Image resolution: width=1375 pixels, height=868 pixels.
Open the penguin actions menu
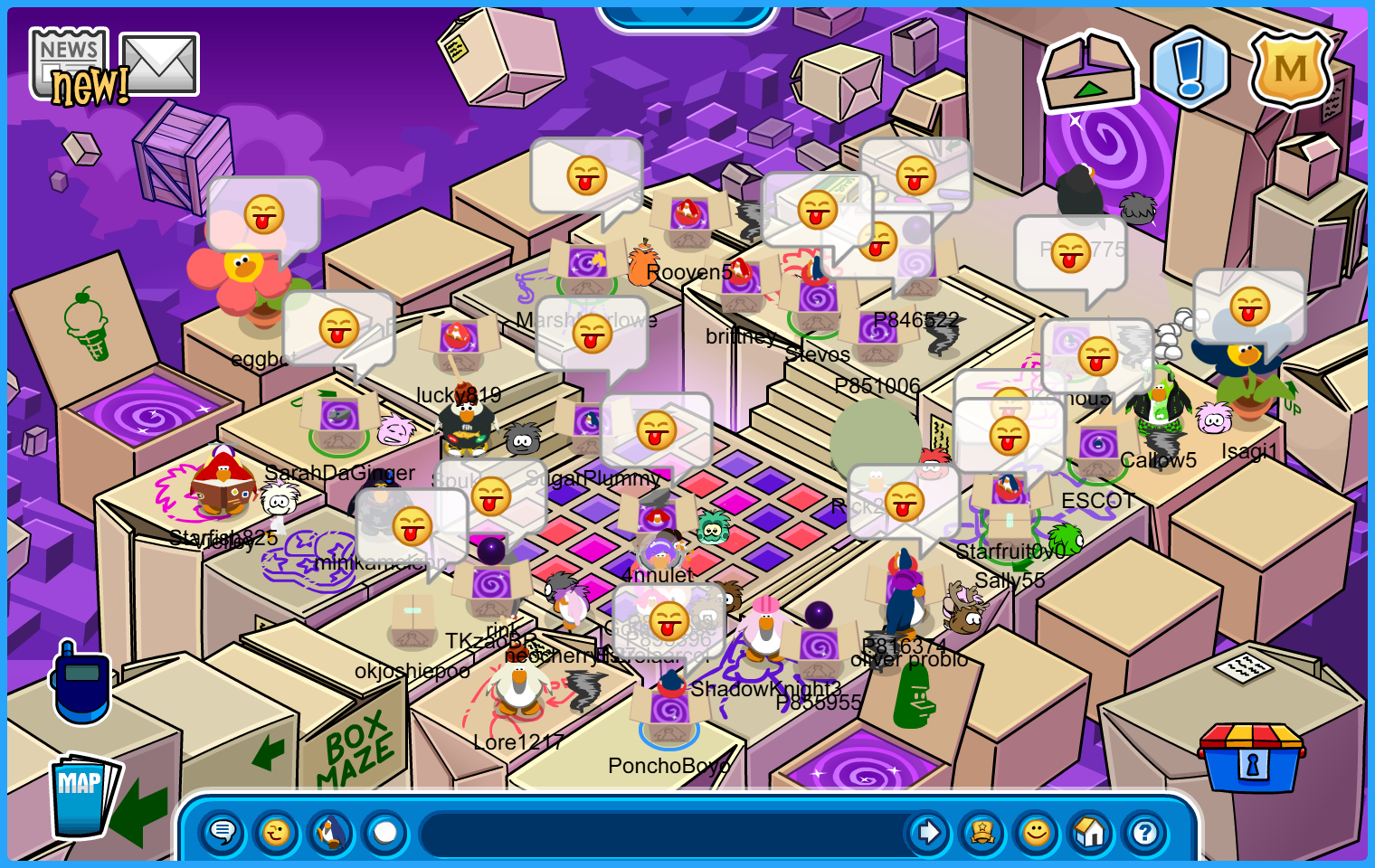pos(331,832)
